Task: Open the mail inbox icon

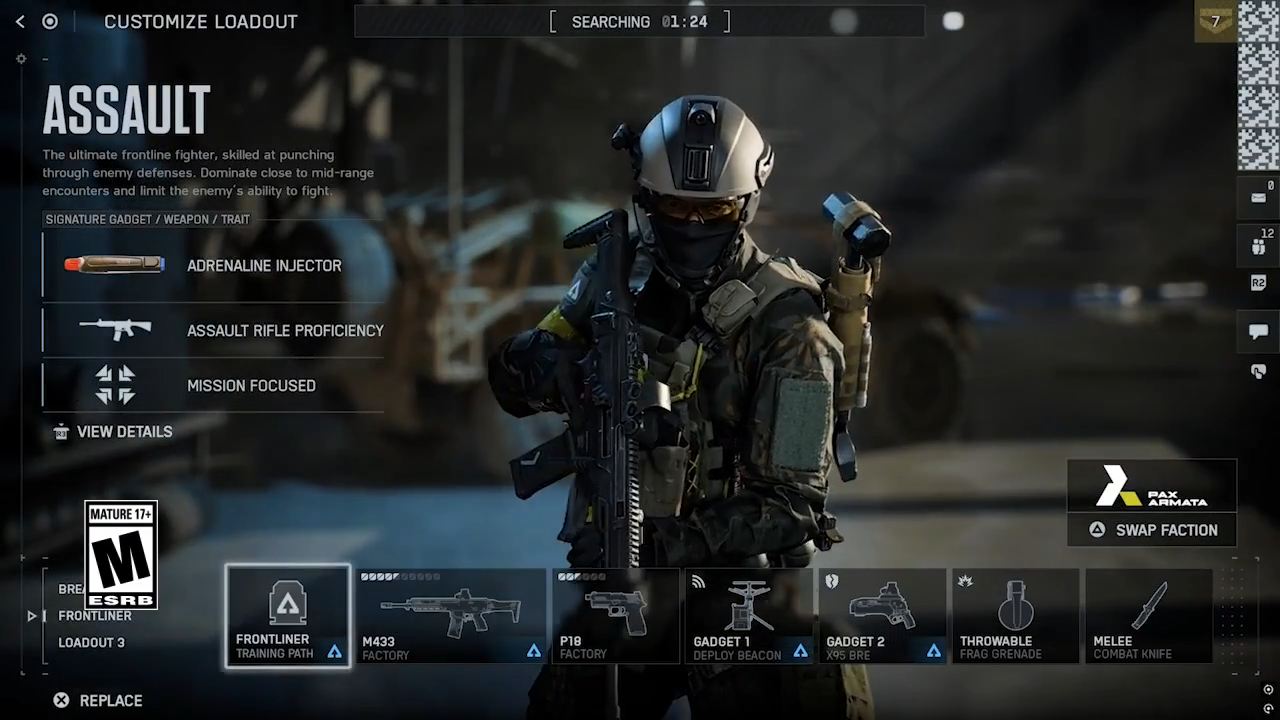Action: click(1258, 197)
